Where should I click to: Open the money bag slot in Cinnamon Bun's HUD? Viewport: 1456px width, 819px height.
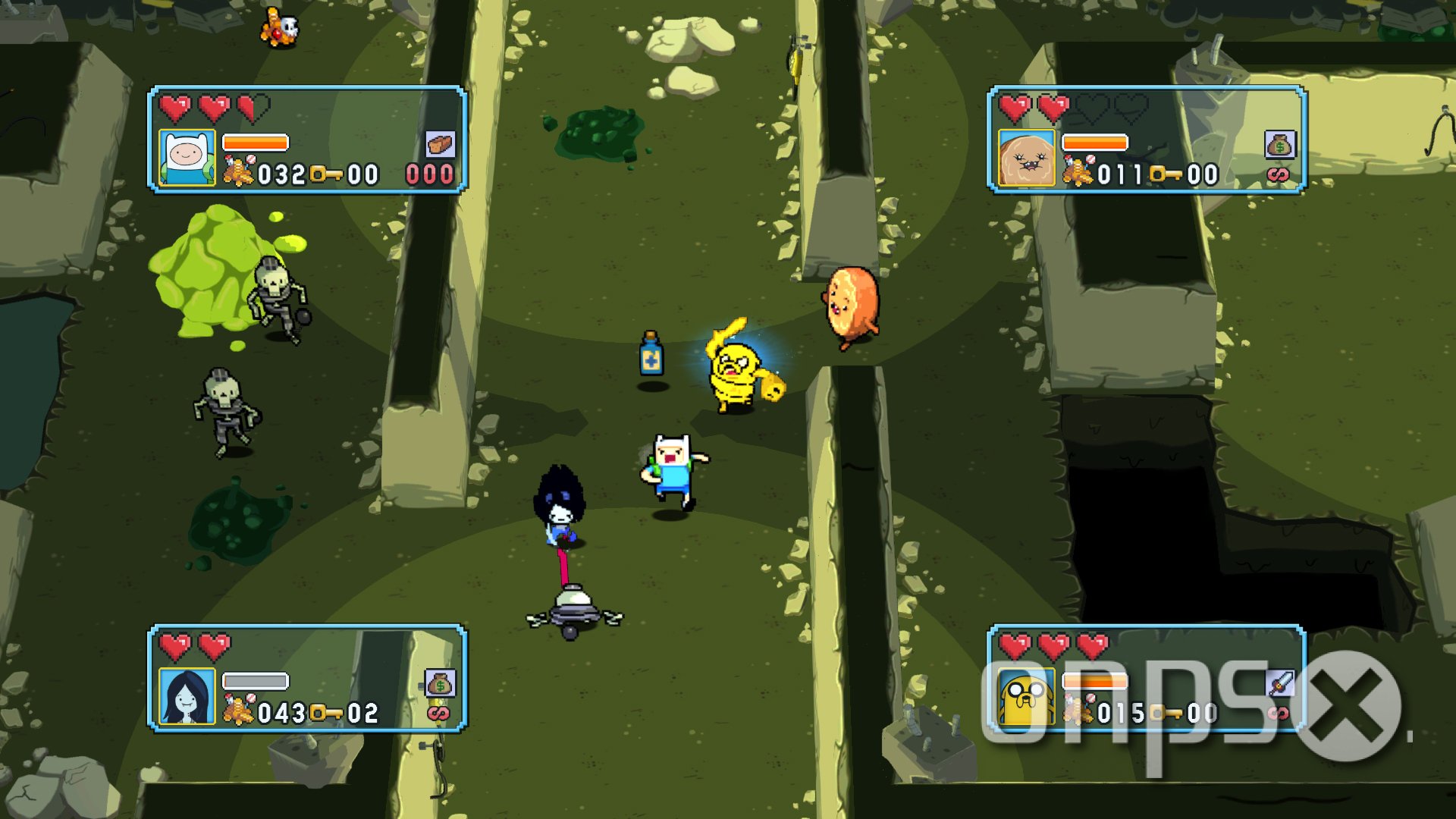(1280, 146)
